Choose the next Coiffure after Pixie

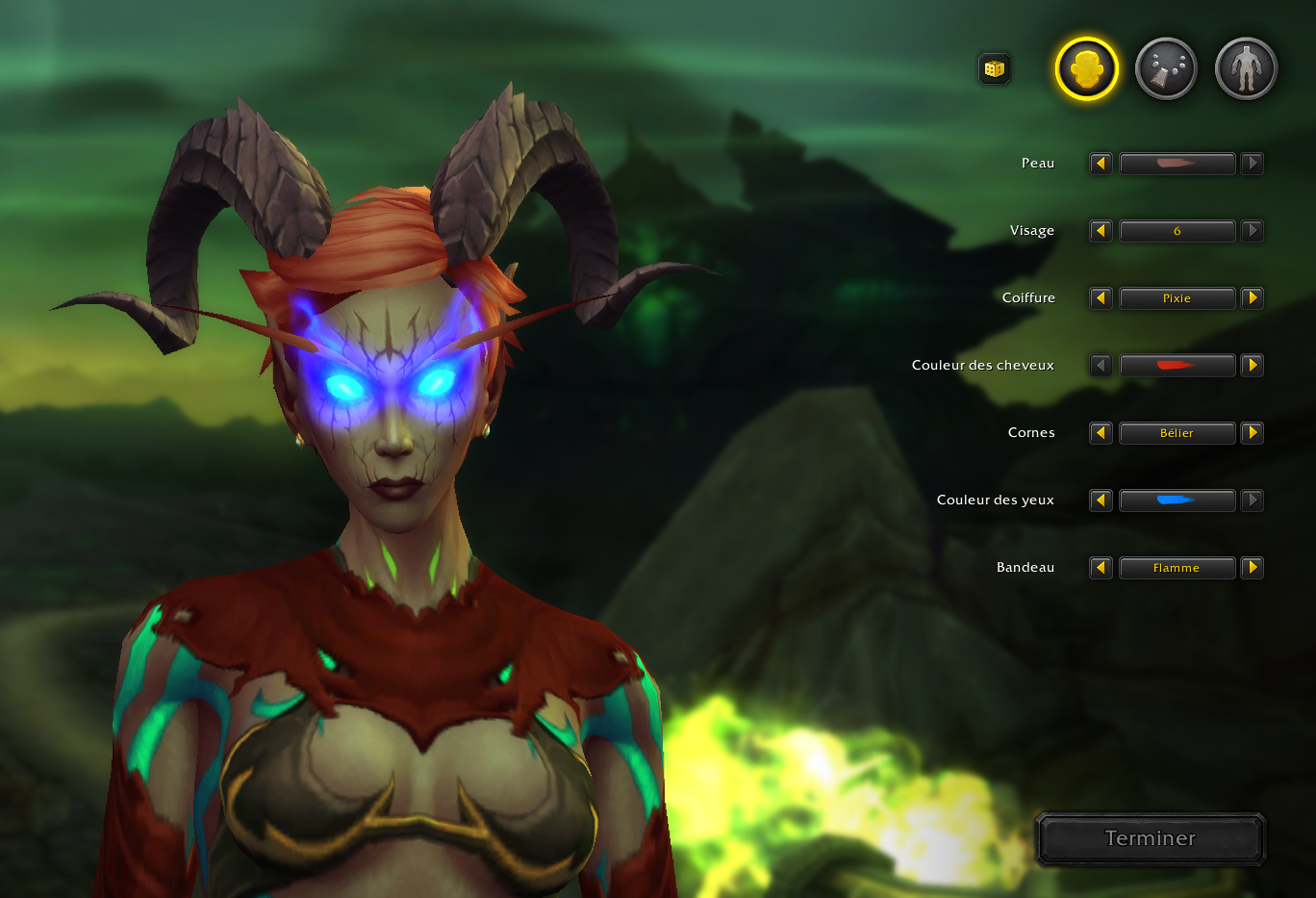coord(1253,298)
